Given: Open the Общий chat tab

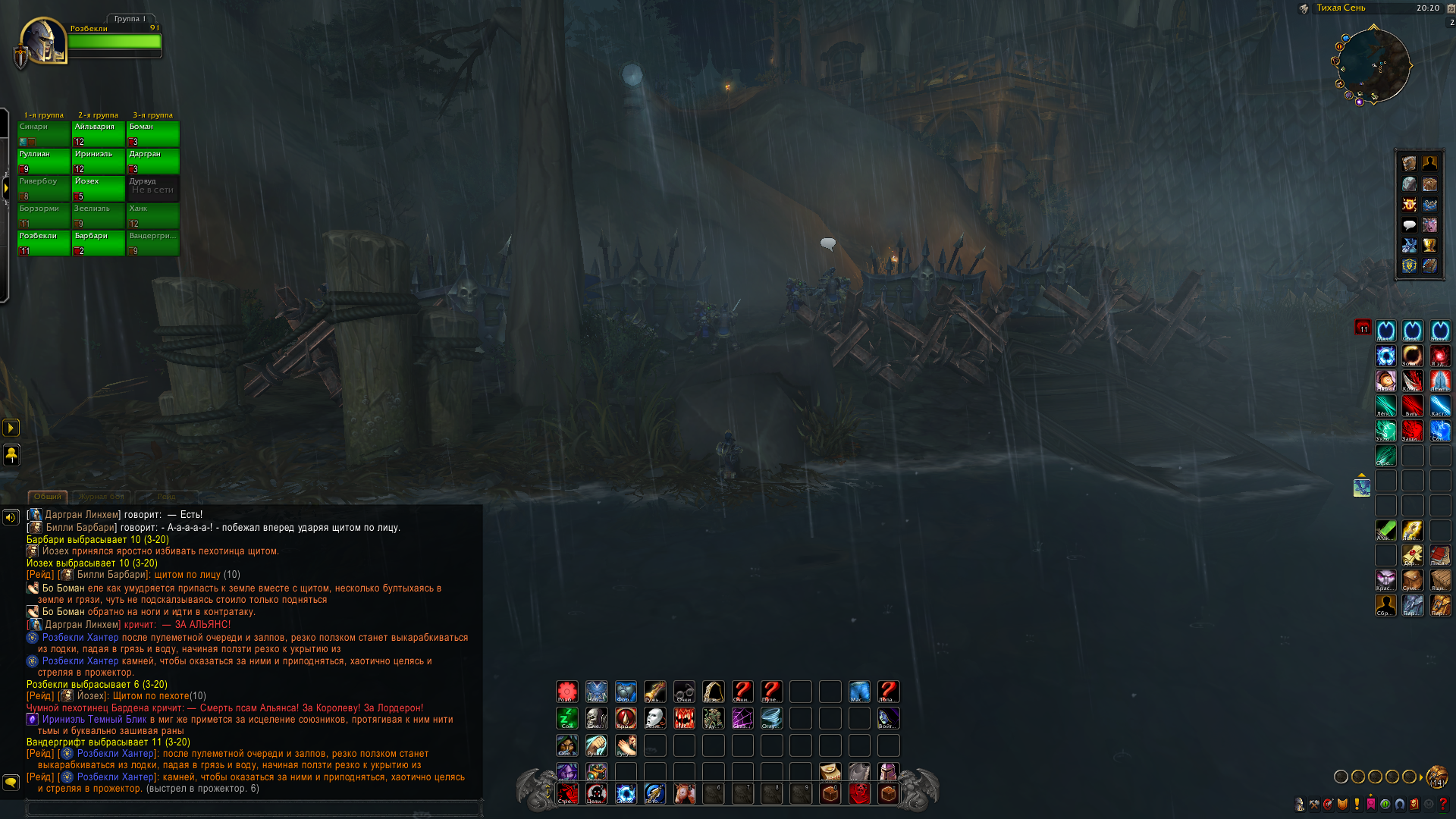Looking at the screenshot, I should coord(47,497).
